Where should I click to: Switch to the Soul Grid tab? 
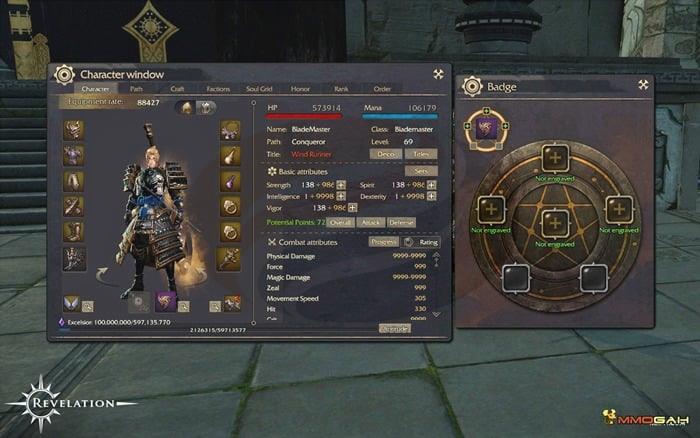pyautogui.click(x=259, y=88)
